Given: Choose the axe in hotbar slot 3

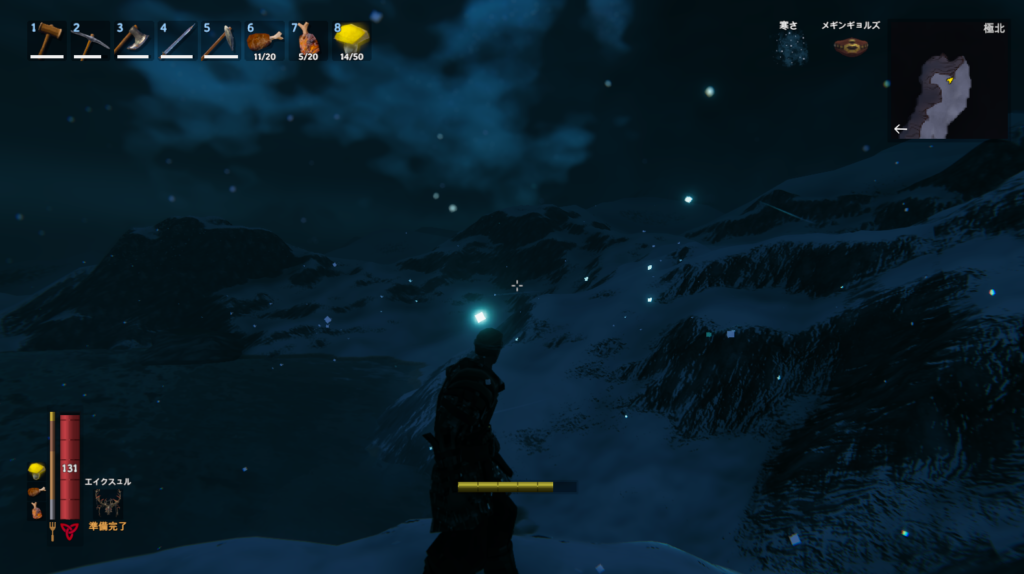Looking at the screenshot, I should (x=133, y=40).
